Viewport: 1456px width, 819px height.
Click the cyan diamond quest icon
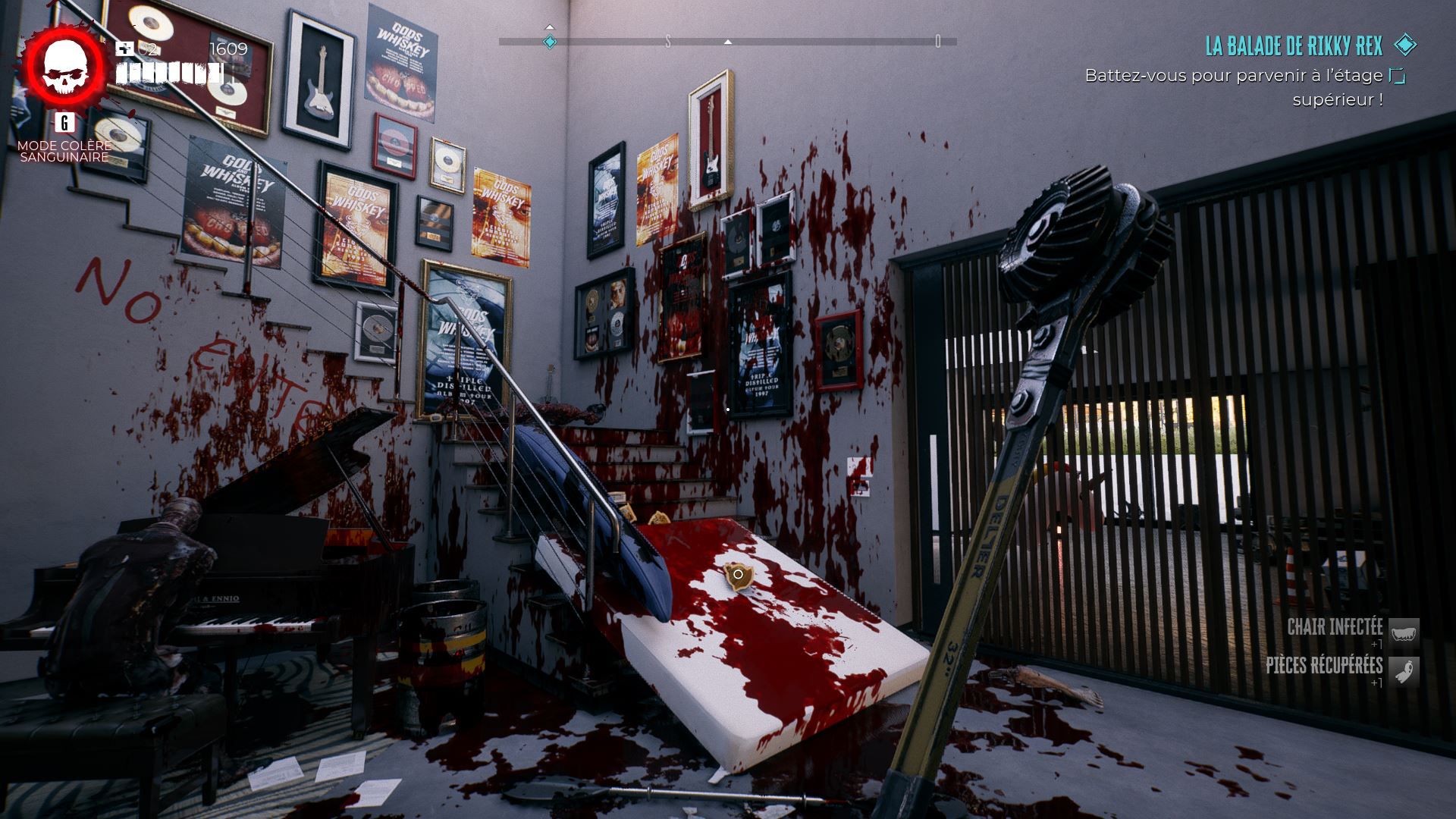[1405, 45]
